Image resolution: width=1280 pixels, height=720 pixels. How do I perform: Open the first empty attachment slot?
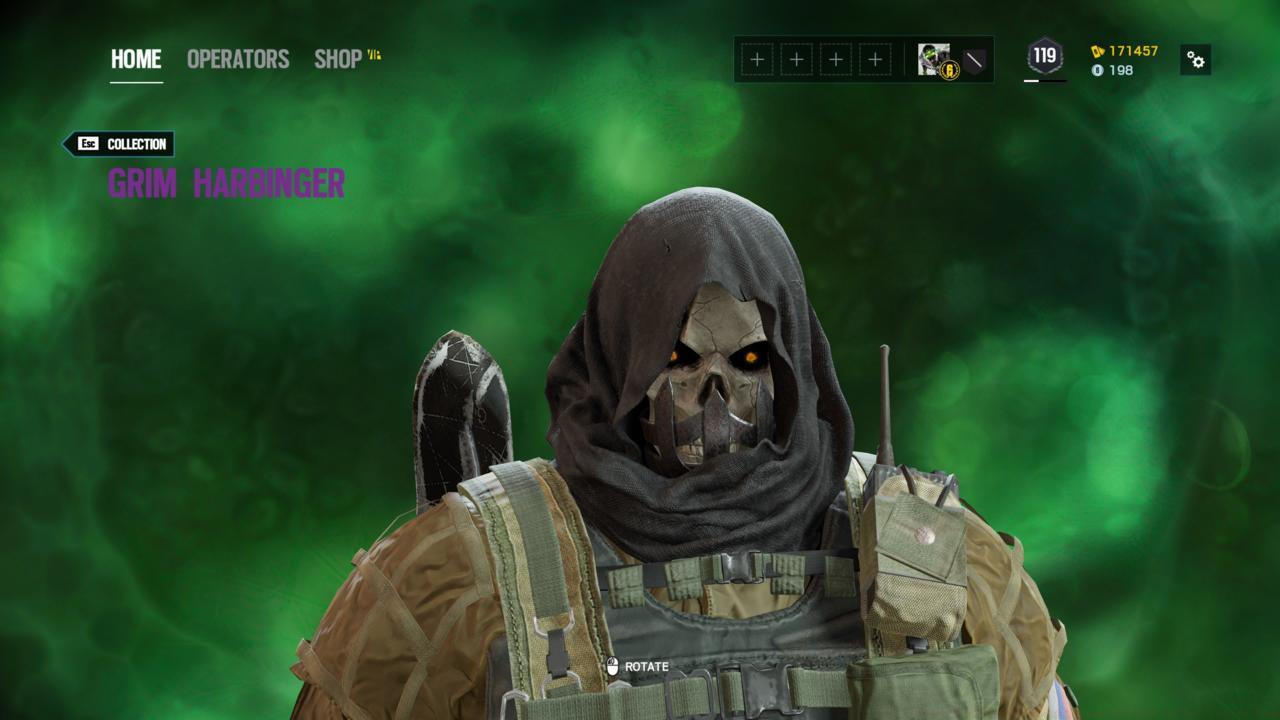[x=755, y=60]
